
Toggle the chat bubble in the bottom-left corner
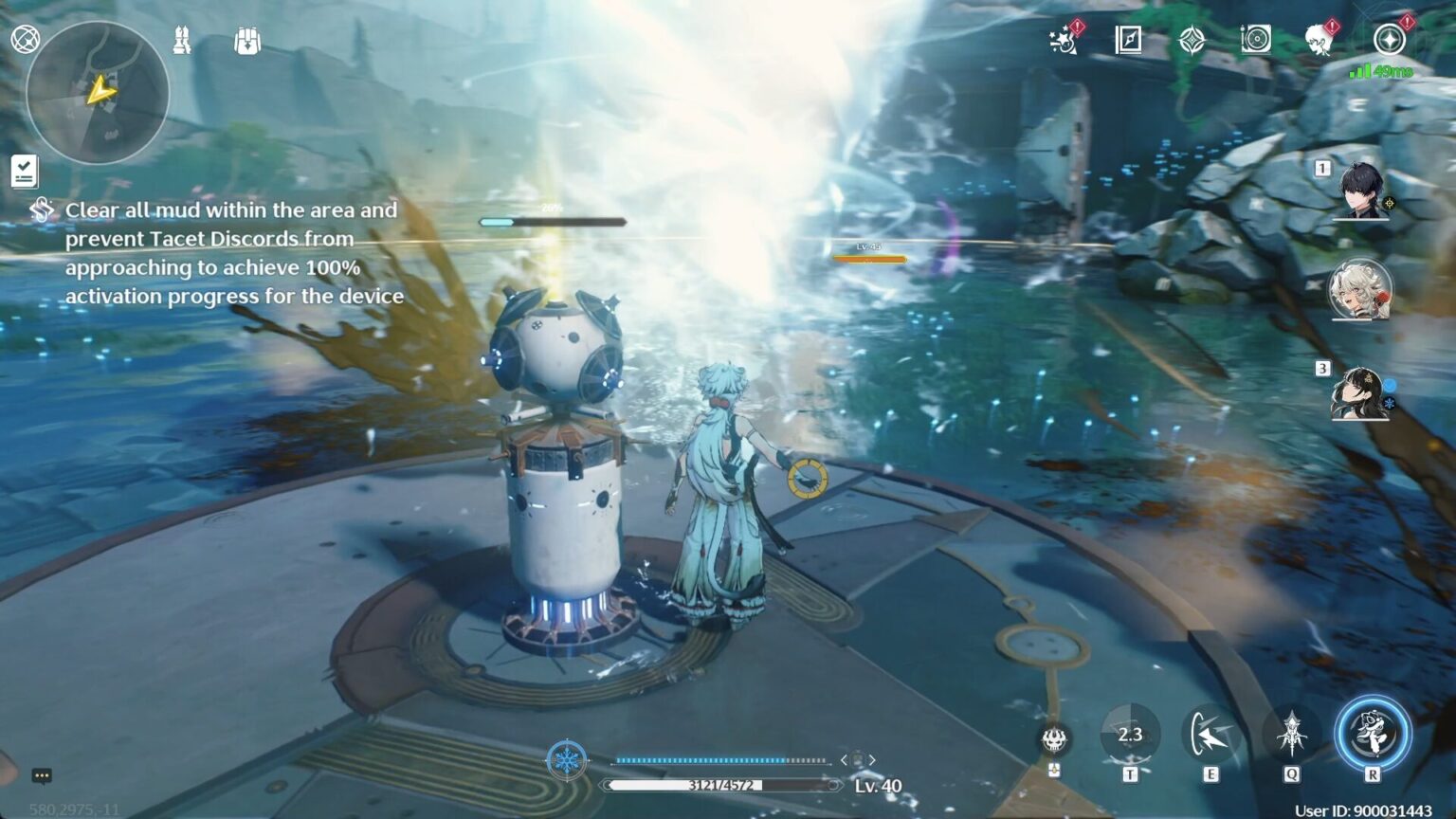click(x=42, y=775)
